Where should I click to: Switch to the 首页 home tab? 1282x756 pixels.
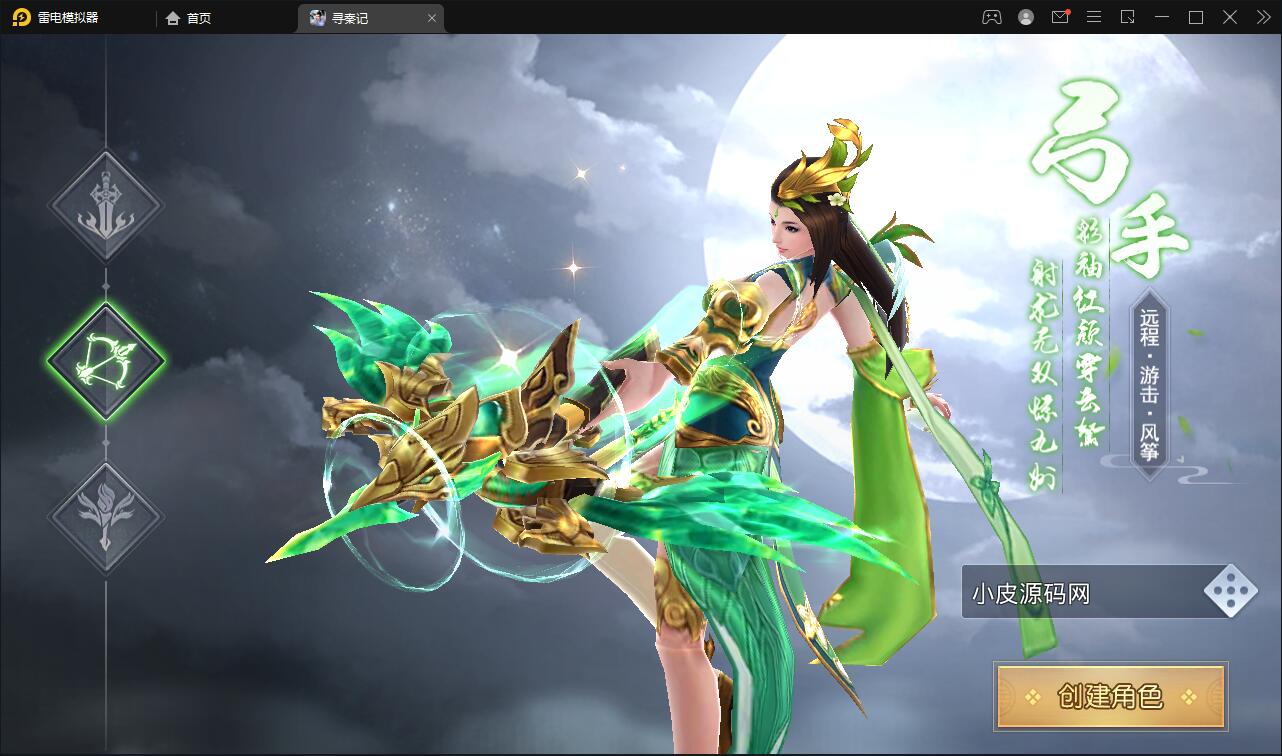[189, 18]
